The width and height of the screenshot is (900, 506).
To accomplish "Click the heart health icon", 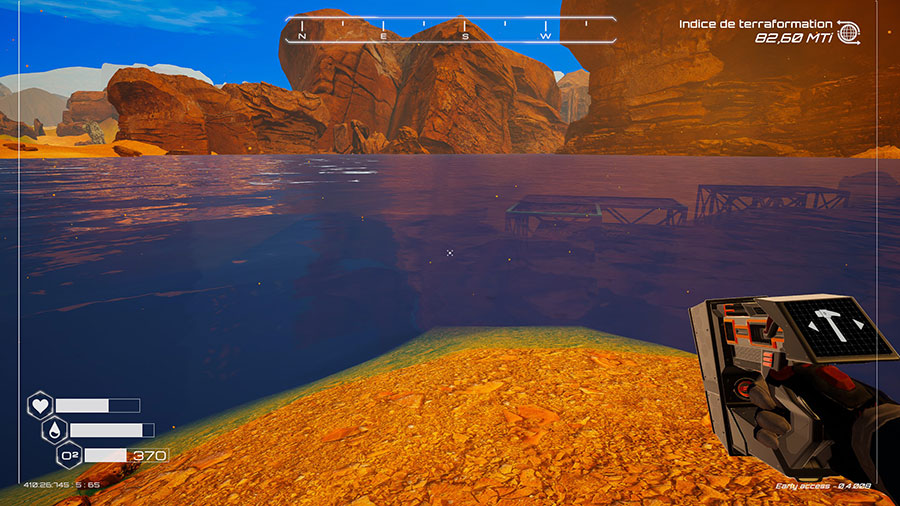I will coord(40,405).
